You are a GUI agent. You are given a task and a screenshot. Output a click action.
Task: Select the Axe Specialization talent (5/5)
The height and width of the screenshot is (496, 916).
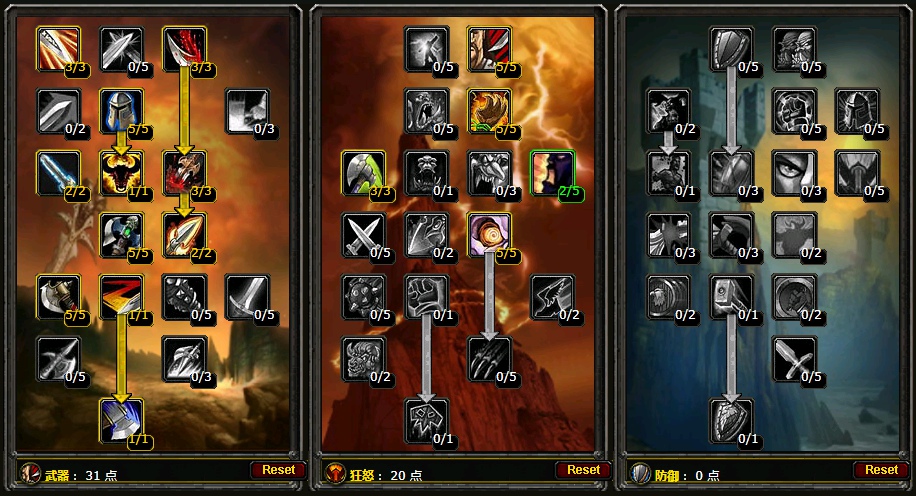58,296
